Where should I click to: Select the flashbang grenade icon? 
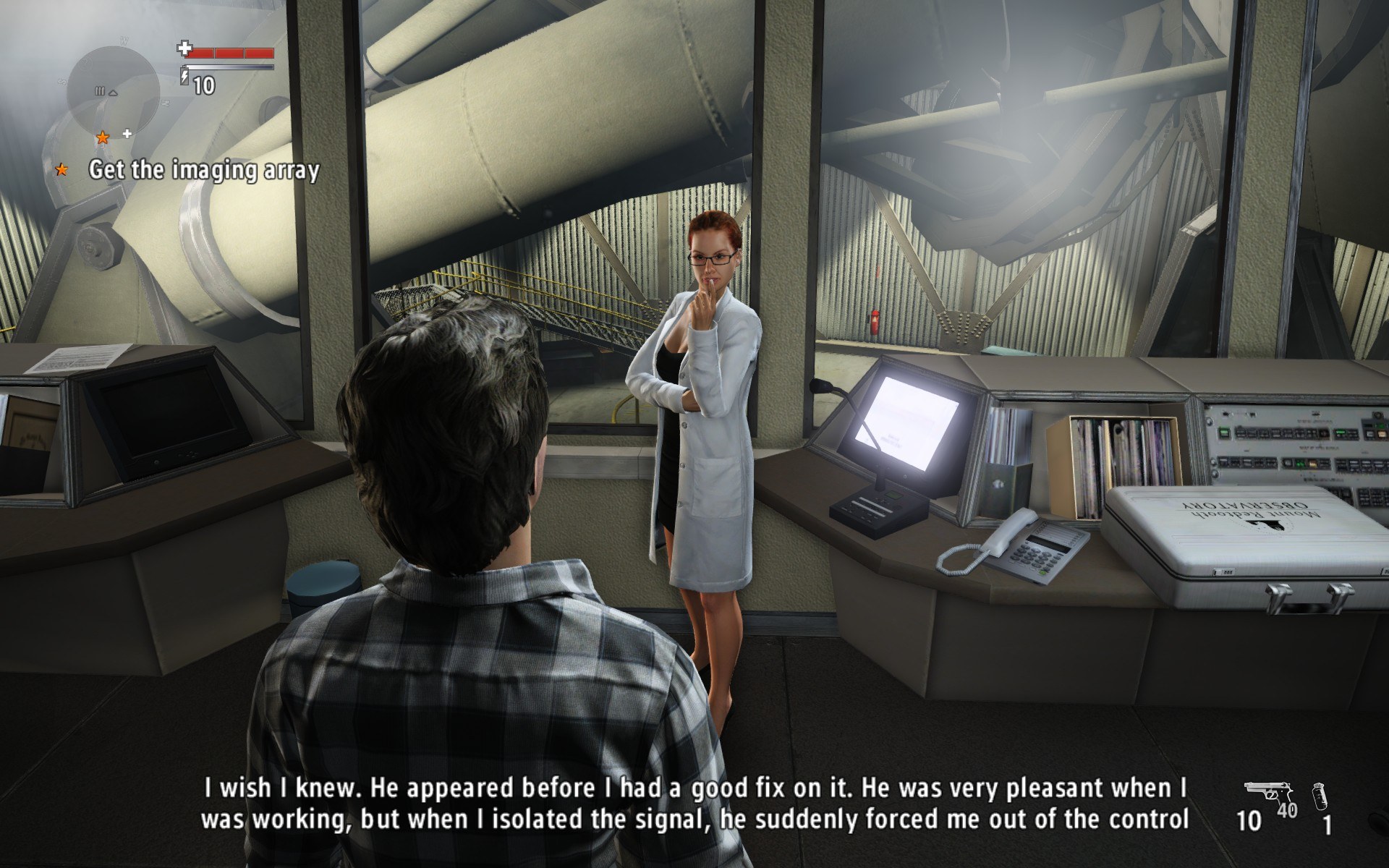[1321, 795]
